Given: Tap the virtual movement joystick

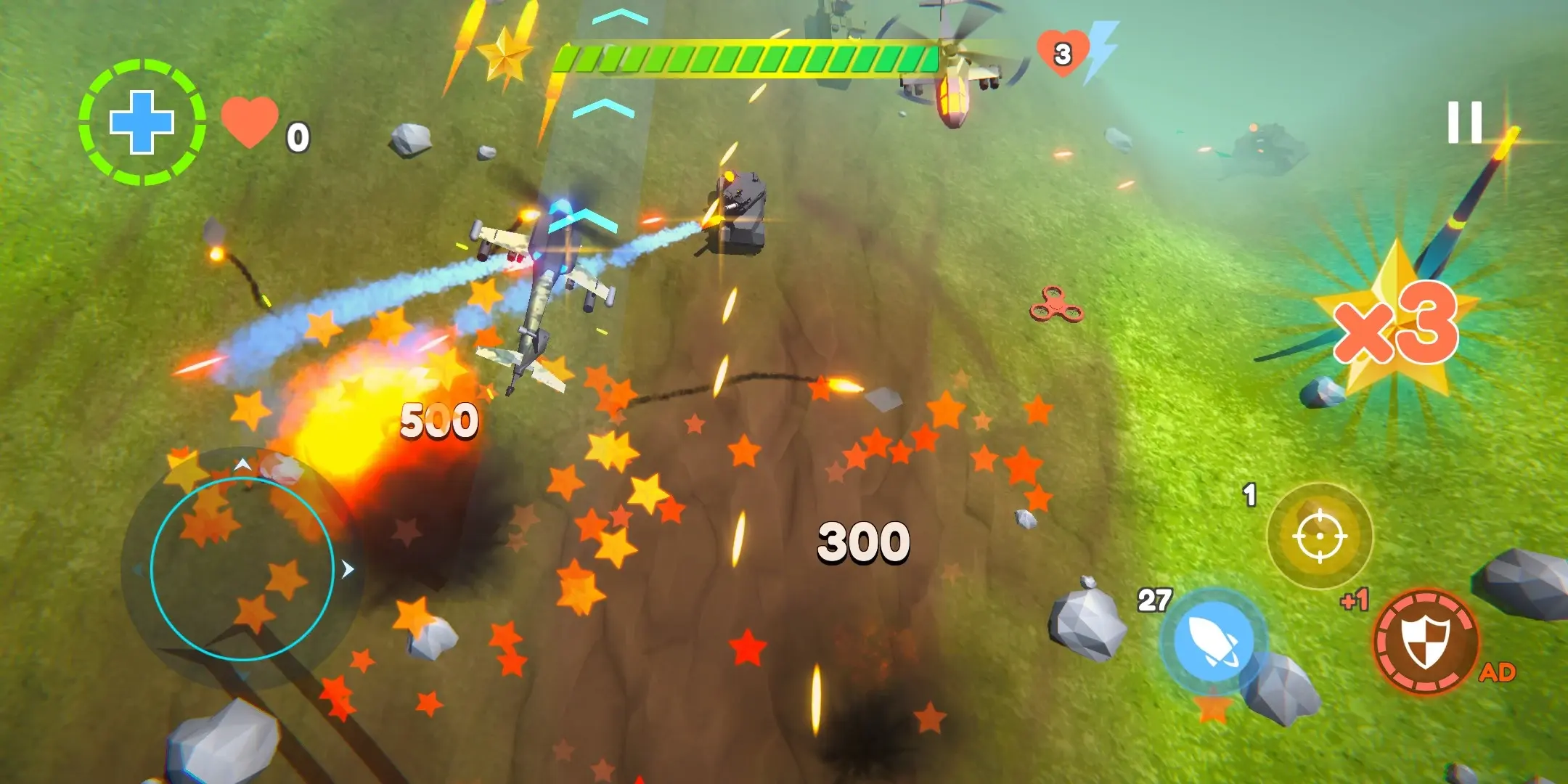Looking at the screenshot, I should pos(242,568).
